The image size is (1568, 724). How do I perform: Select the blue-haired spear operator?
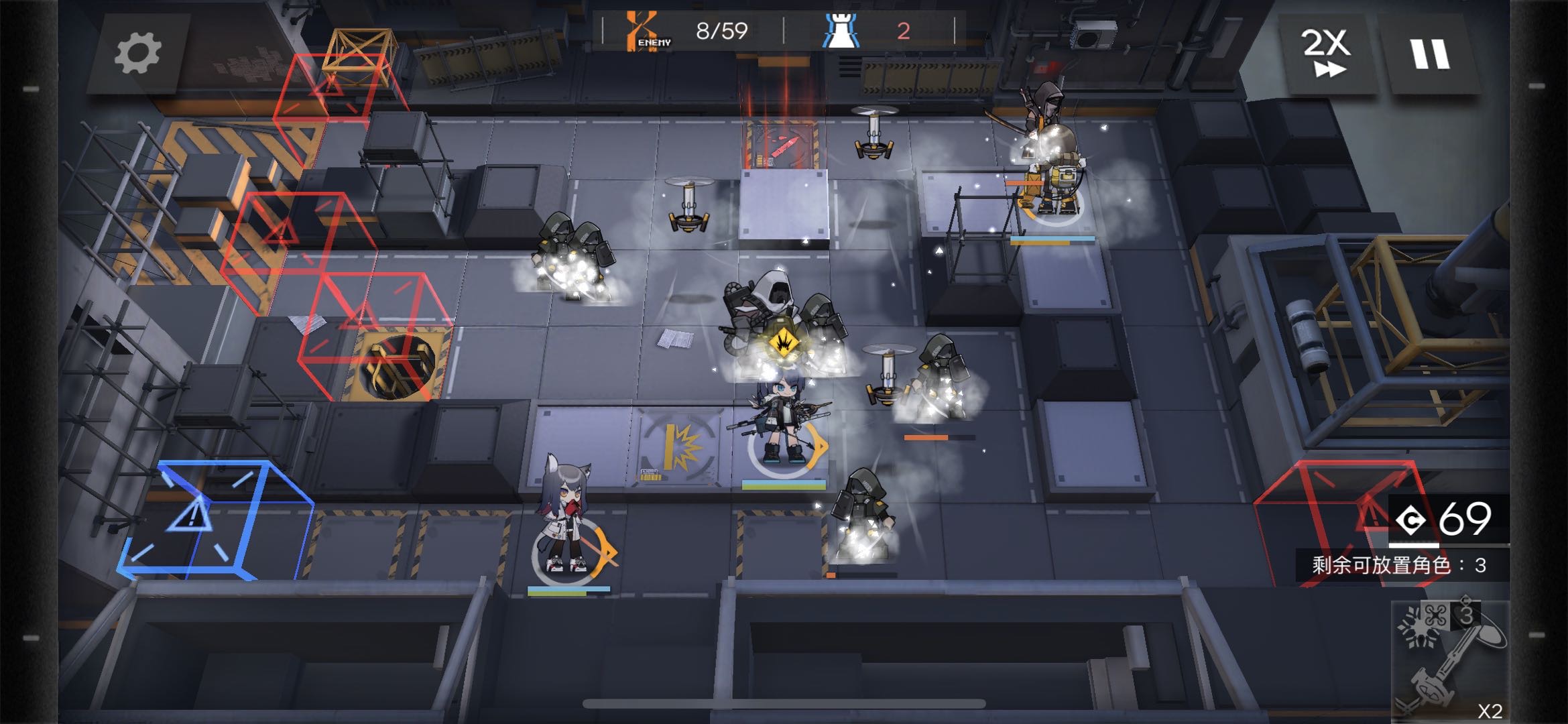(x=781, y=422)
